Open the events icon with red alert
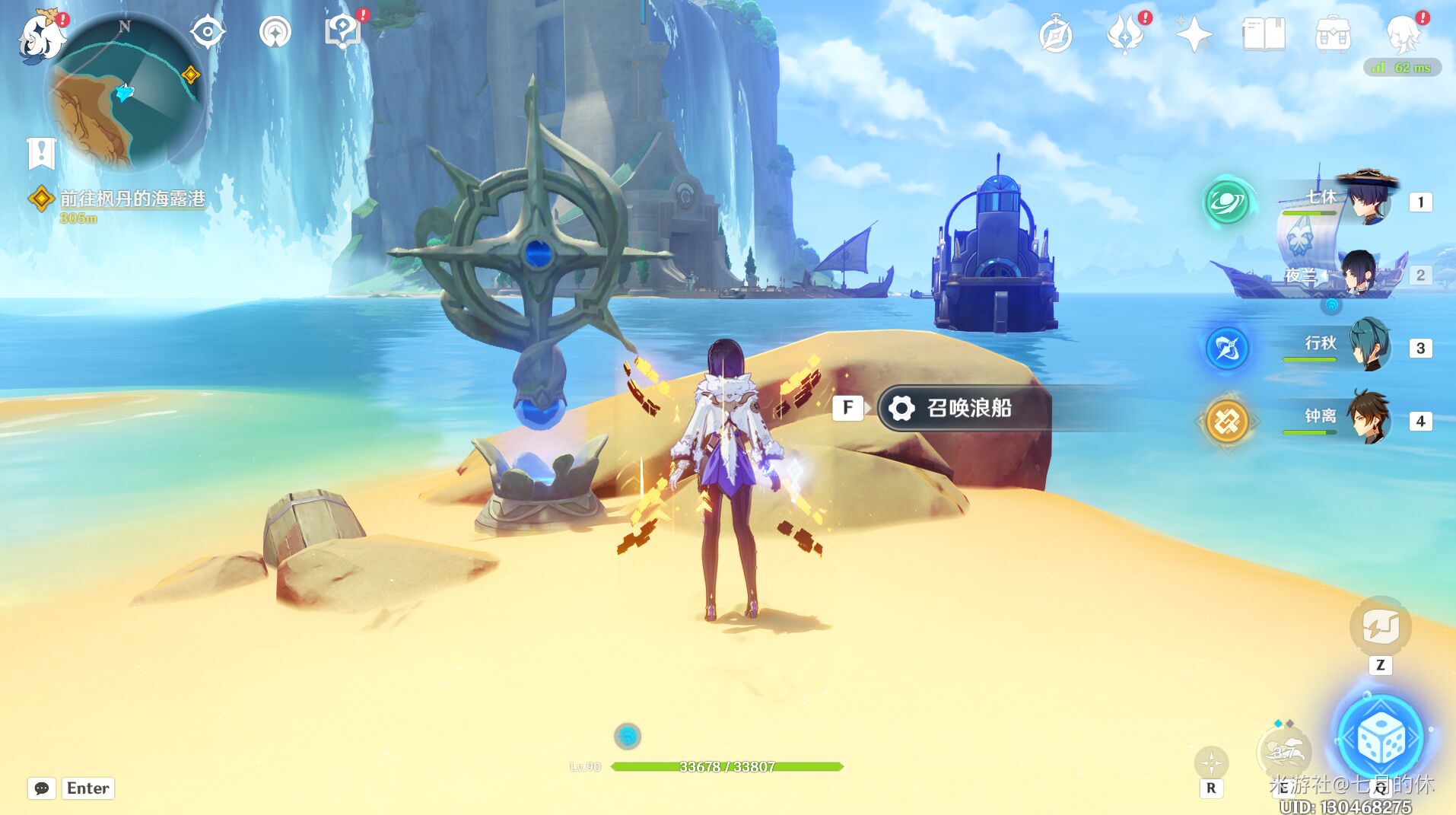1456x815 pixels. pyautogui.click(x=1126, y=34)
